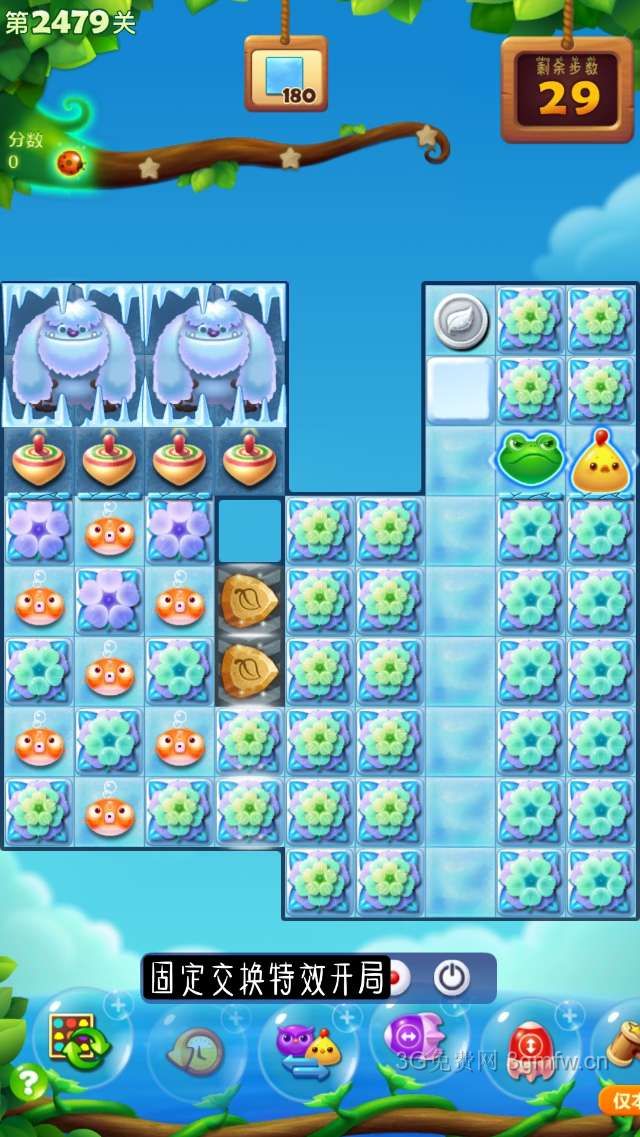This screenshot has width=640, height=1137.
Task: Click the white power button icon
Action: tap(451, 977)
